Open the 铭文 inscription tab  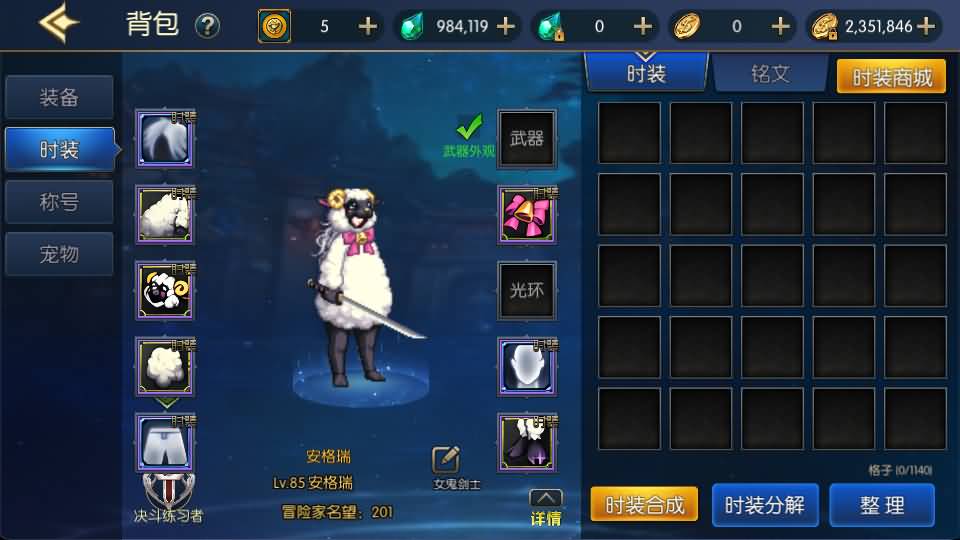click(x=769, y=74)
